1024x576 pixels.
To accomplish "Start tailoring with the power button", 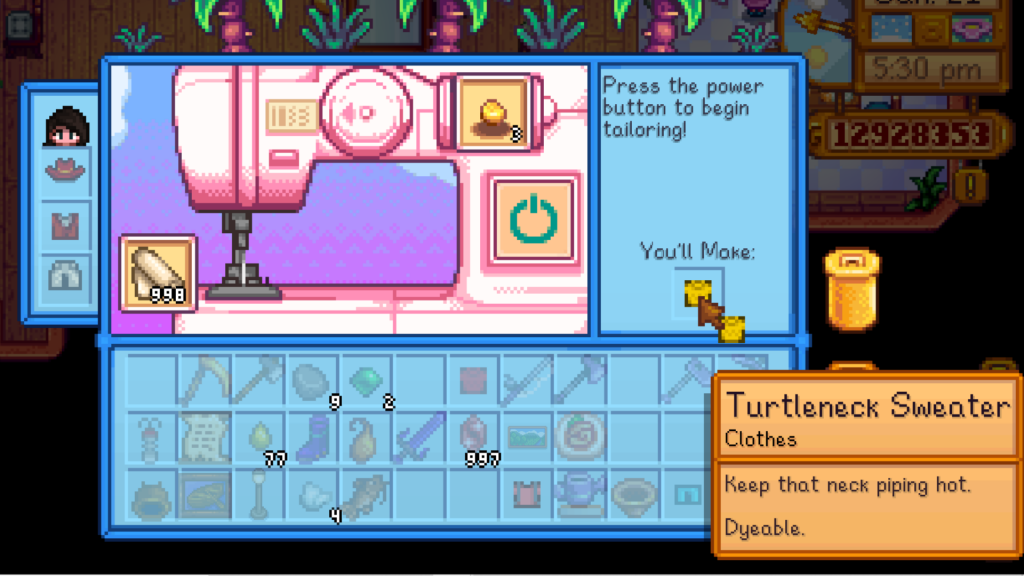I will [x=534, y=219].
